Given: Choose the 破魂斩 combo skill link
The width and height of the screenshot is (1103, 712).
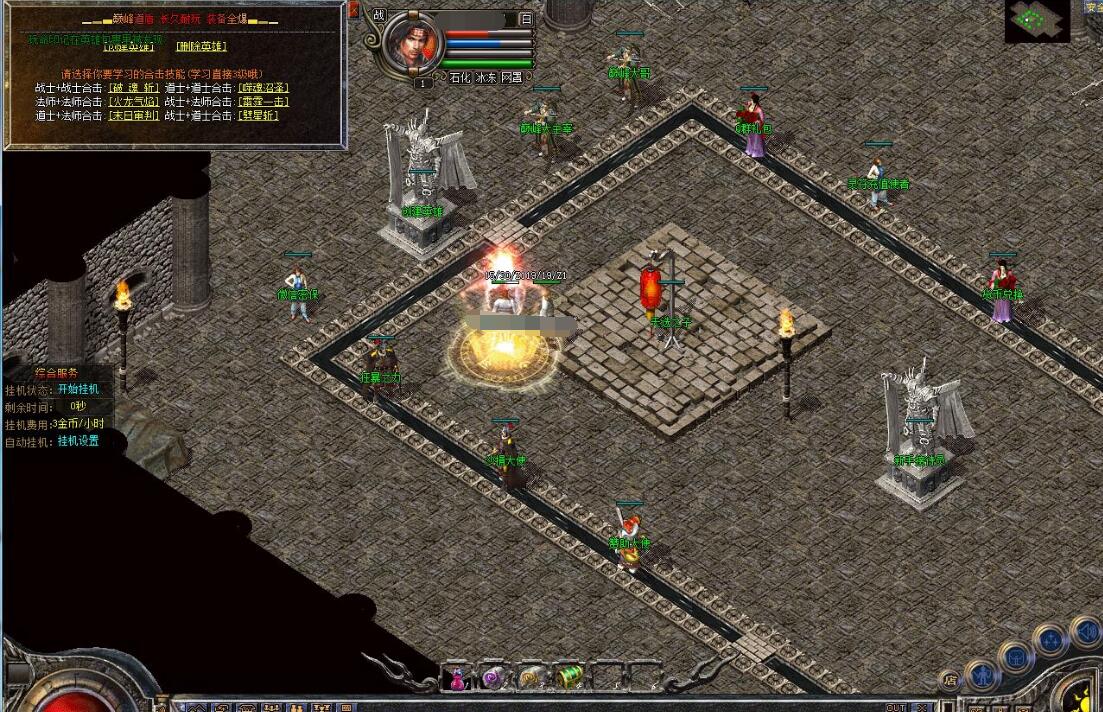Looking at the screenshot, I should tap(132, 88).
